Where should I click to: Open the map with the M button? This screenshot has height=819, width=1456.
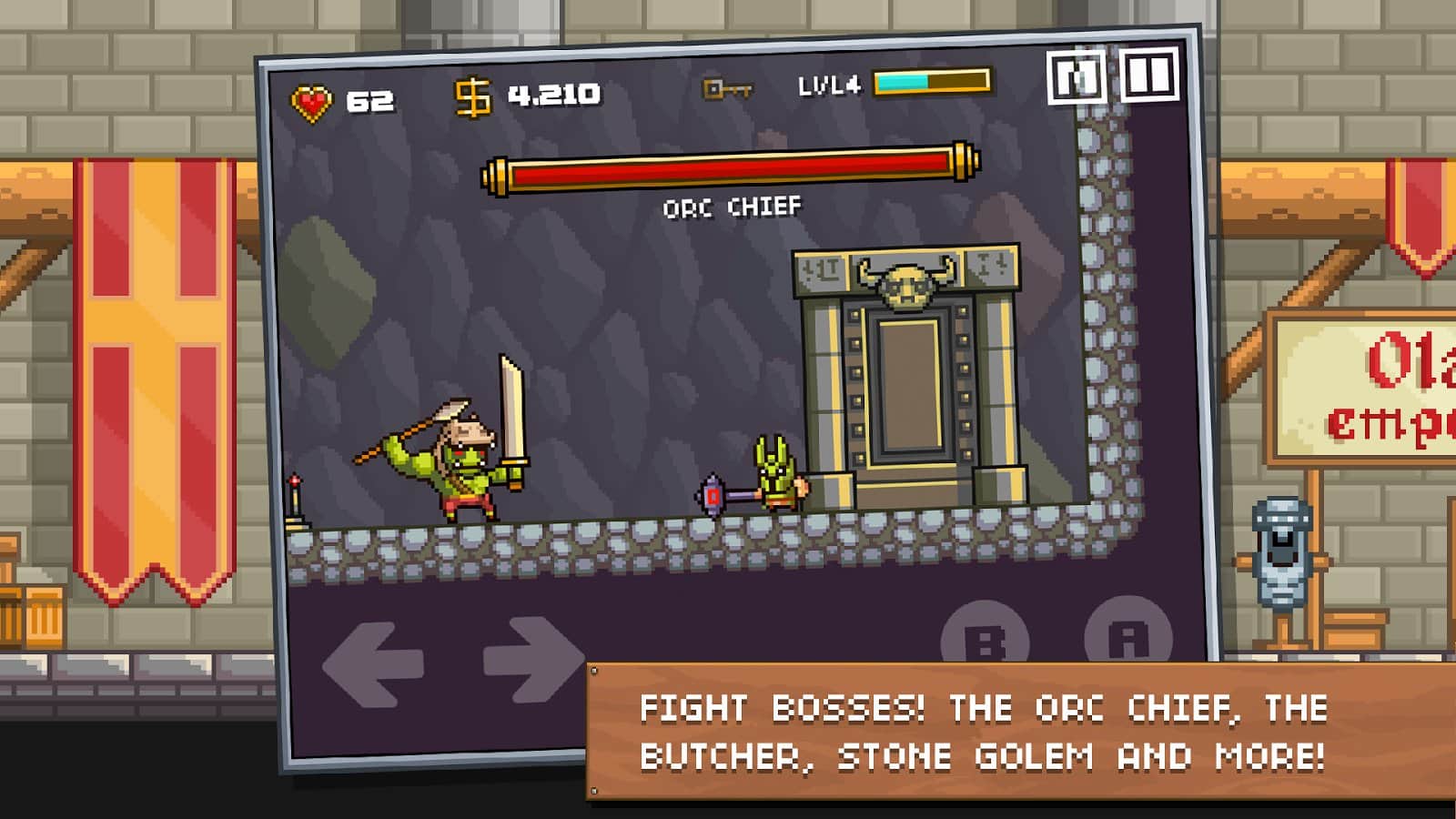1076,77
